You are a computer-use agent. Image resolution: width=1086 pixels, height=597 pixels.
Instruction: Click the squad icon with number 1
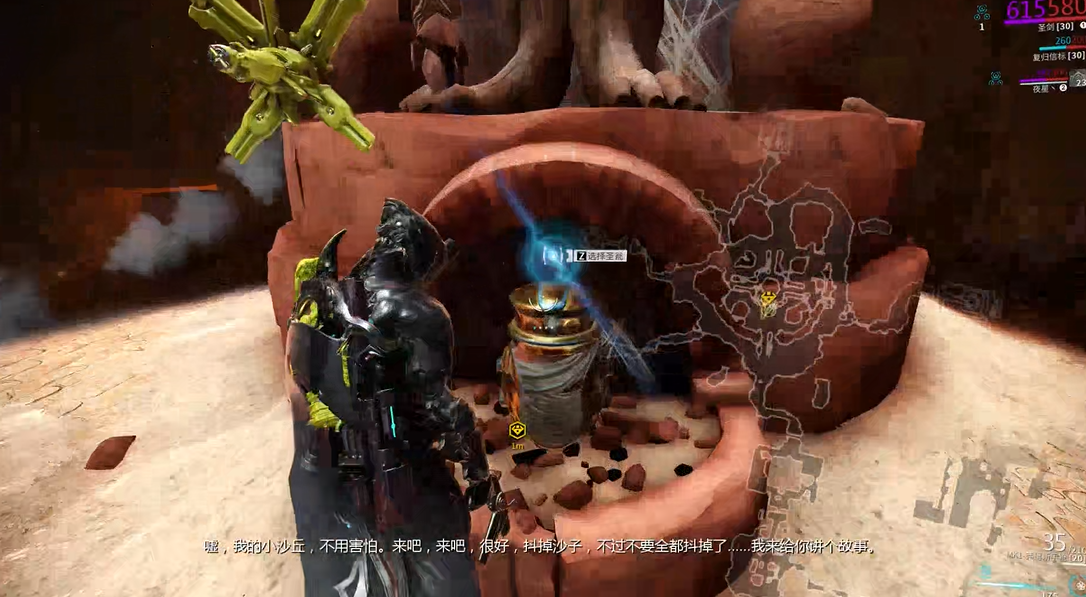click(x=982, y=13)
